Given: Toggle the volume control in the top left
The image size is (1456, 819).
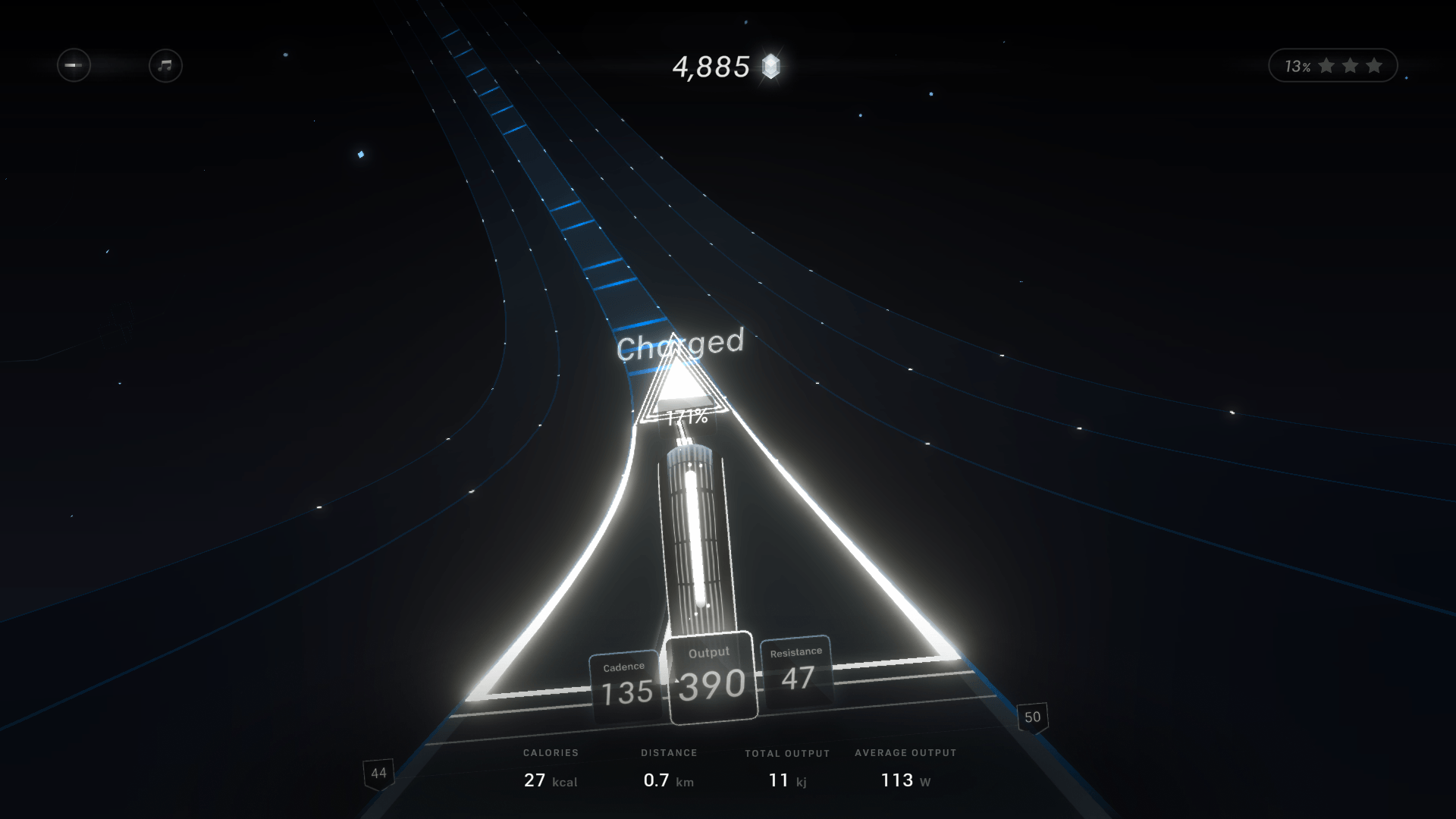Looking at the screenshot, I should [x=74, y=65].
